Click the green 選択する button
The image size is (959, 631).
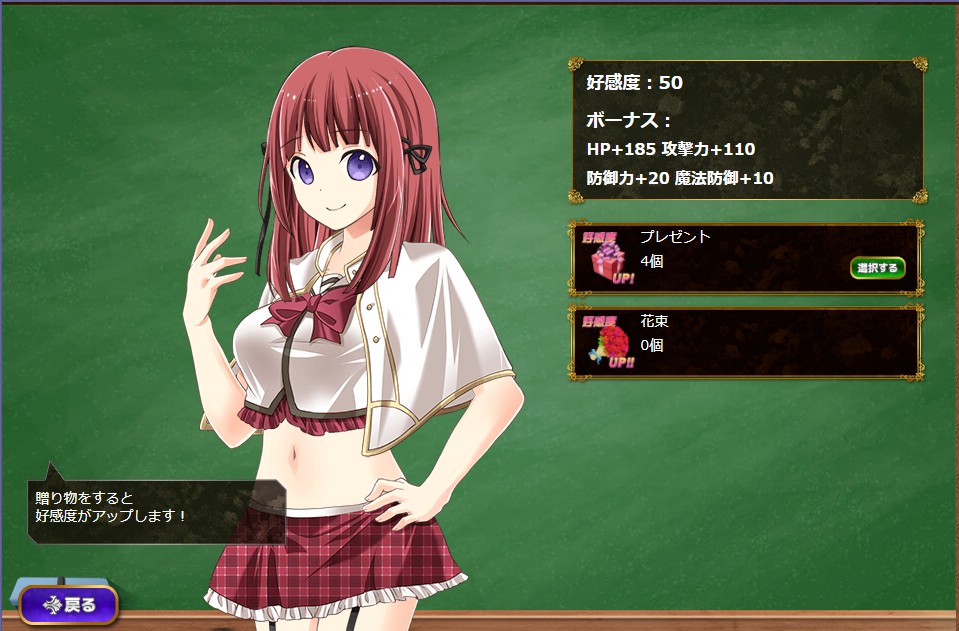877,268
